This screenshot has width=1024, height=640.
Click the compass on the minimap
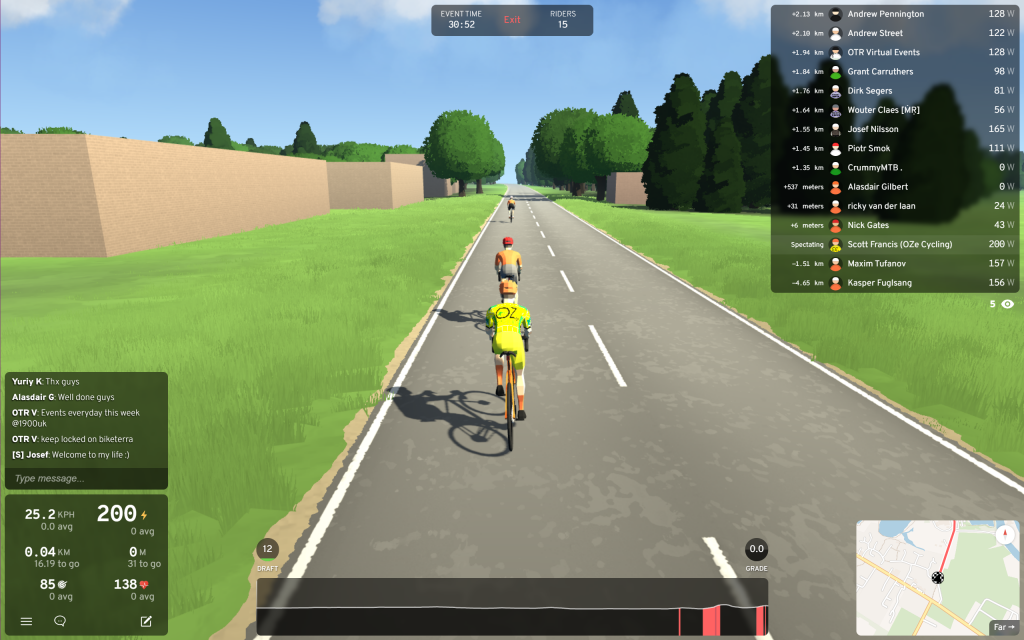pyautogui.click(x=1005, y=534)
